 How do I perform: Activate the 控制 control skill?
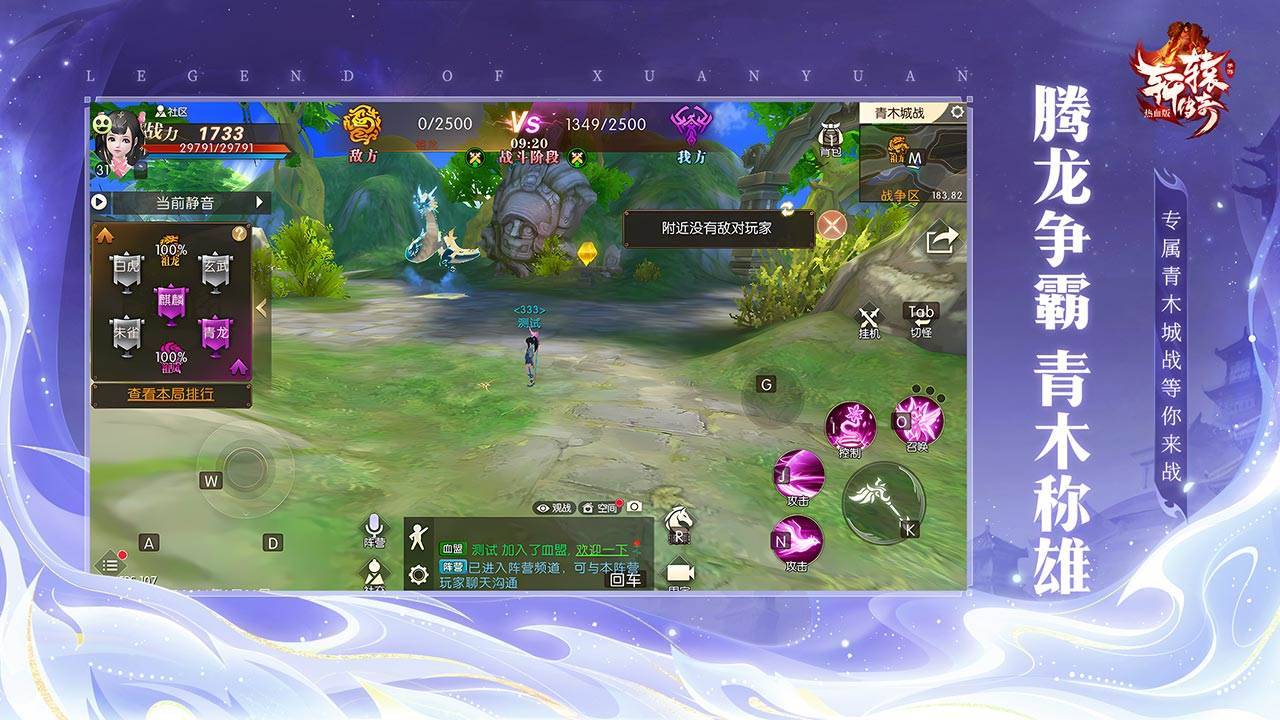click(851, 427)
